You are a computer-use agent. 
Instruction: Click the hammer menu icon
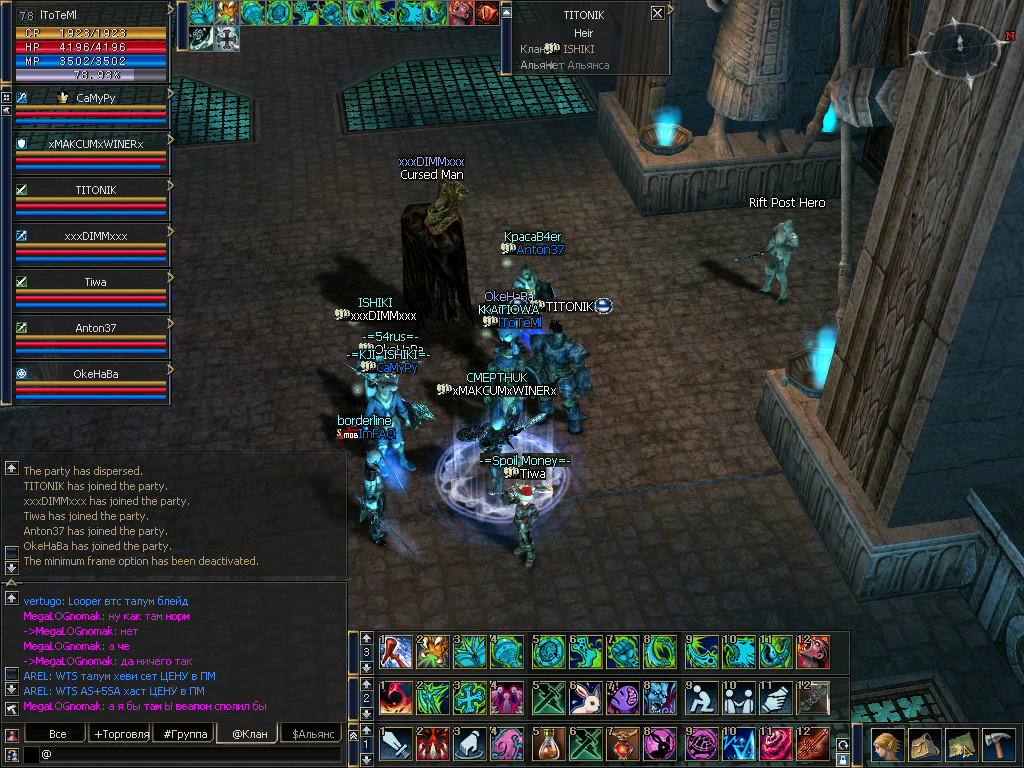[1000, 746]
